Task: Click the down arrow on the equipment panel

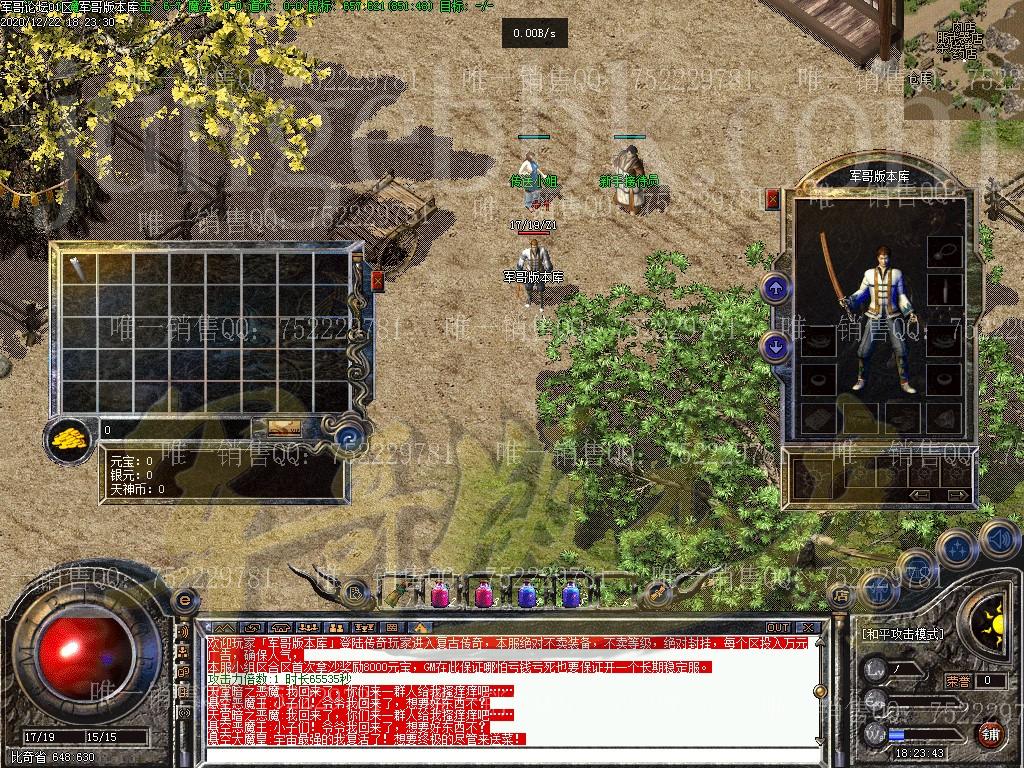Action: click(x=776, y=346)
